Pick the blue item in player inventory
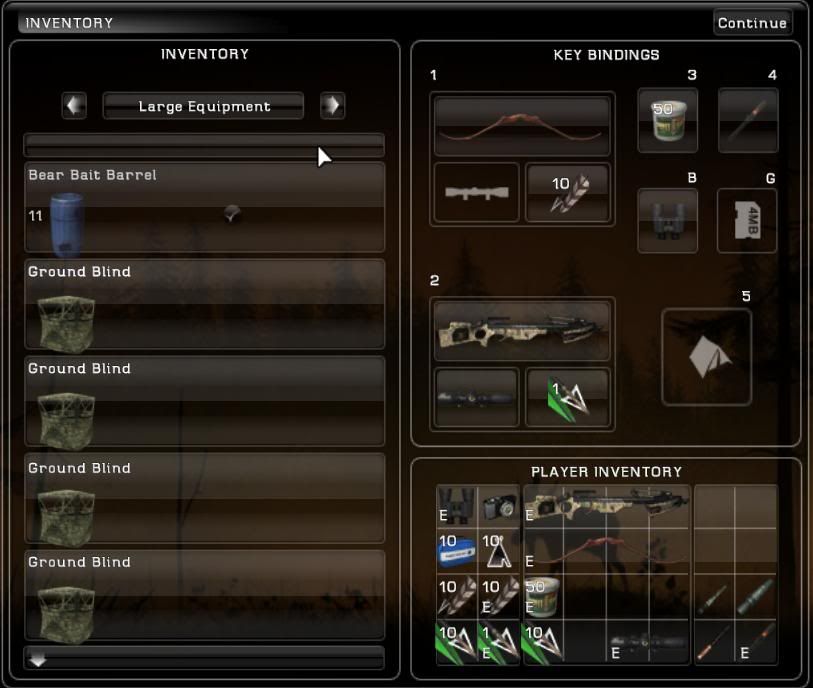 coord(456,551)
